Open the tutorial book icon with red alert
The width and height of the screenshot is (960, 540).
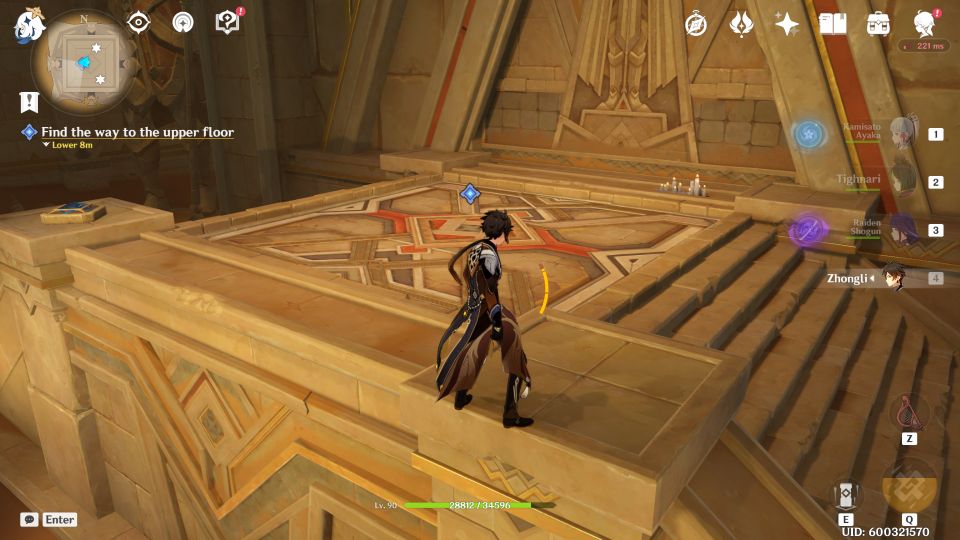click(228, 22)
